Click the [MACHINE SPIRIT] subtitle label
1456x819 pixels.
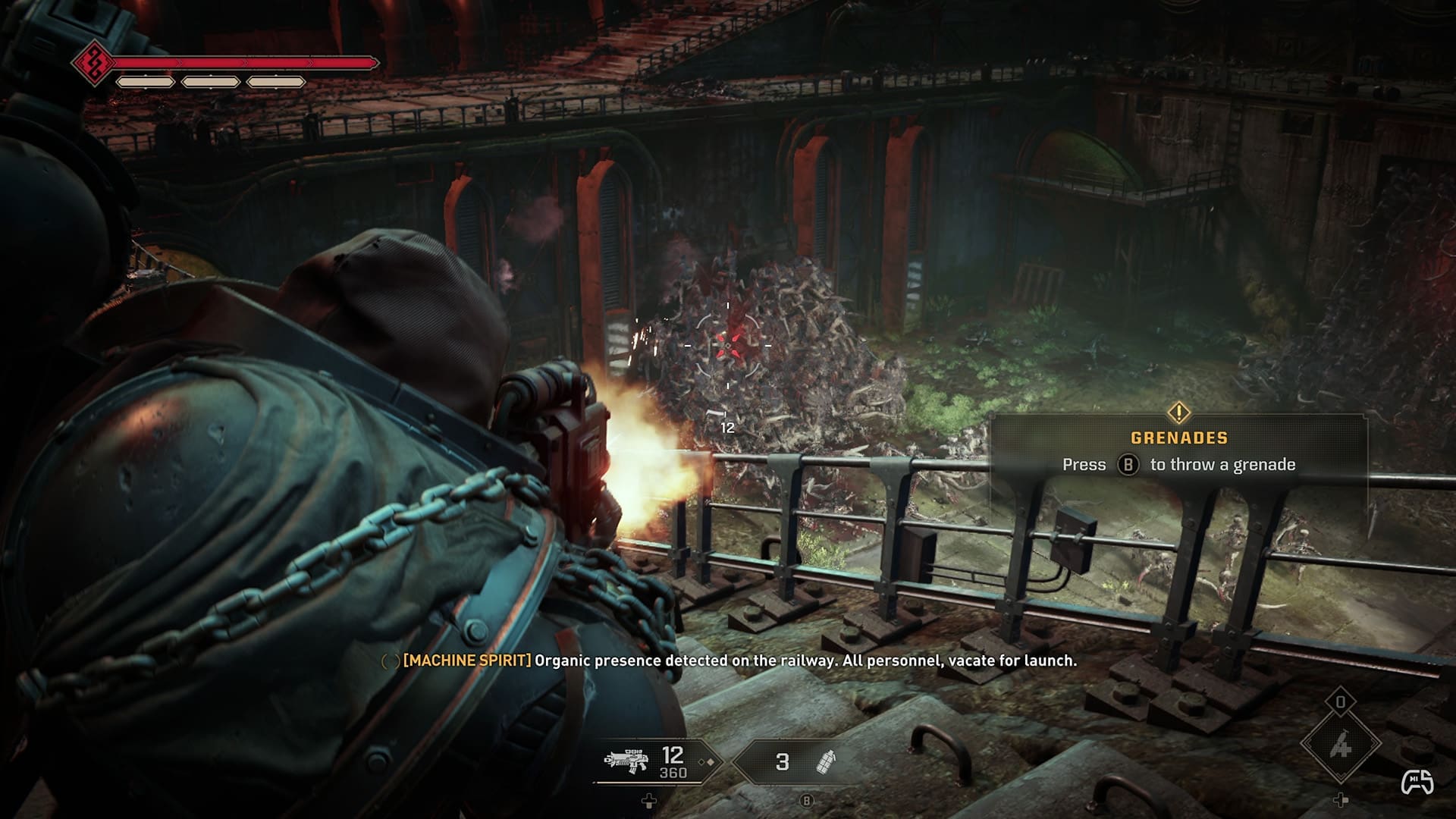[467, 661]
